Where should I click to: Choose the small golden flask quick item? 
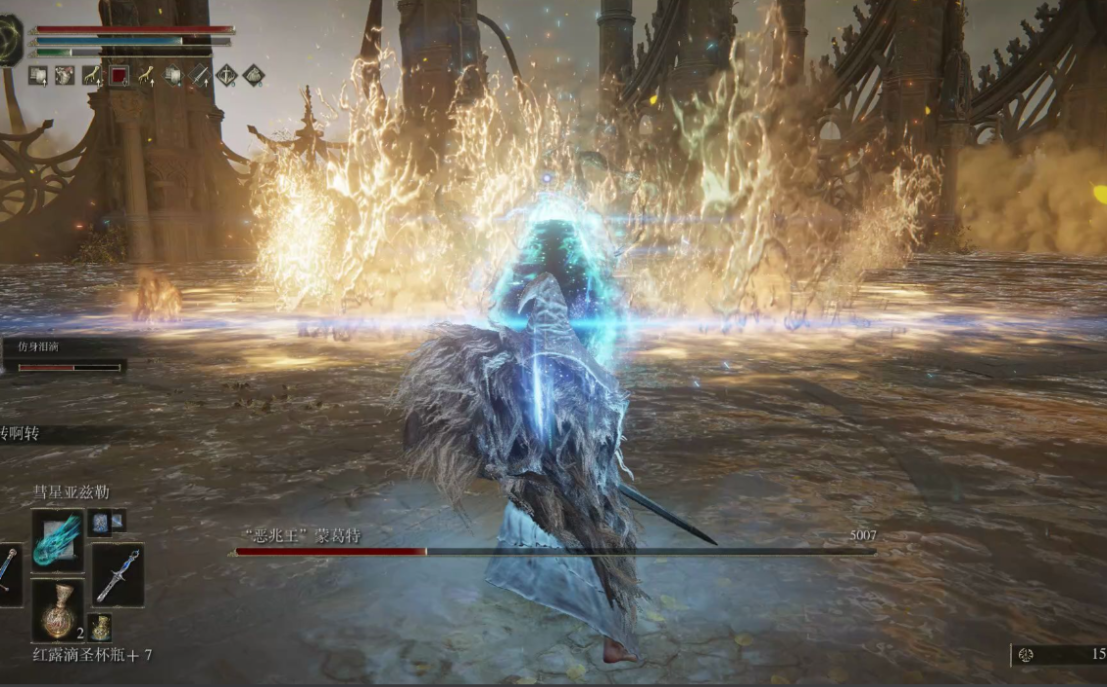tap(100, 627)
